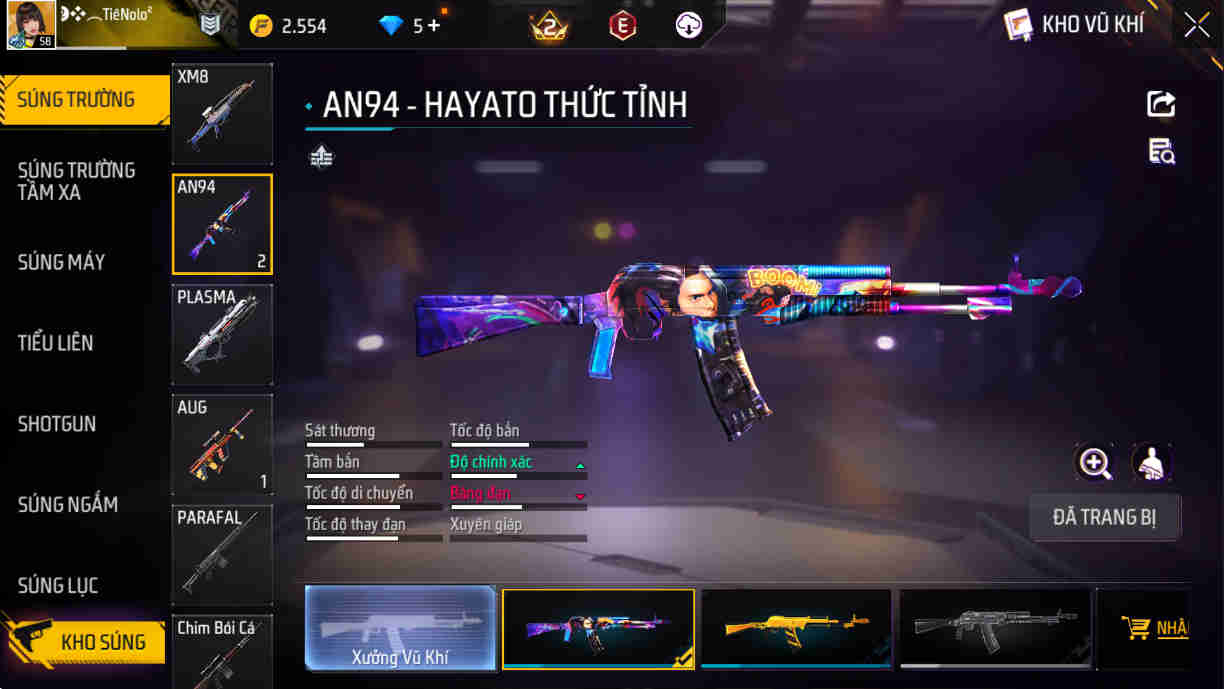Show the Tiểu Liên weapon category
Viewport: 1224px width, 689px height.
pyautogui.click(x=56, y=343)
